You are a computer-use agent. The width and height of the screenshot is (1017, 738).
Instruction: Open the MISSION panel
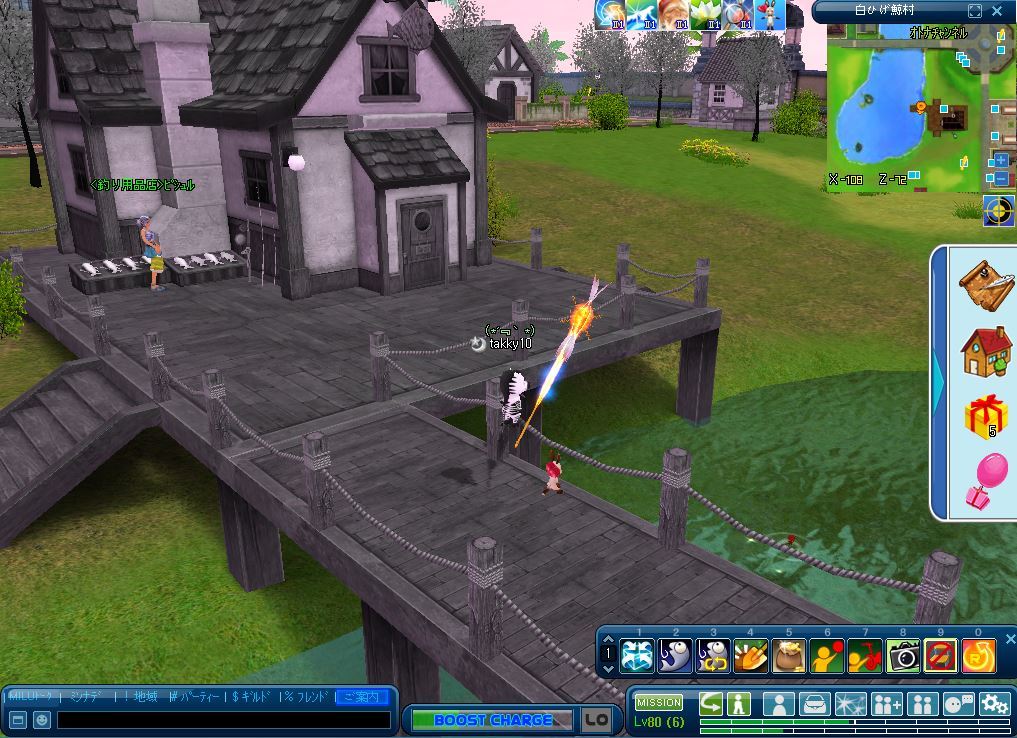658,703
